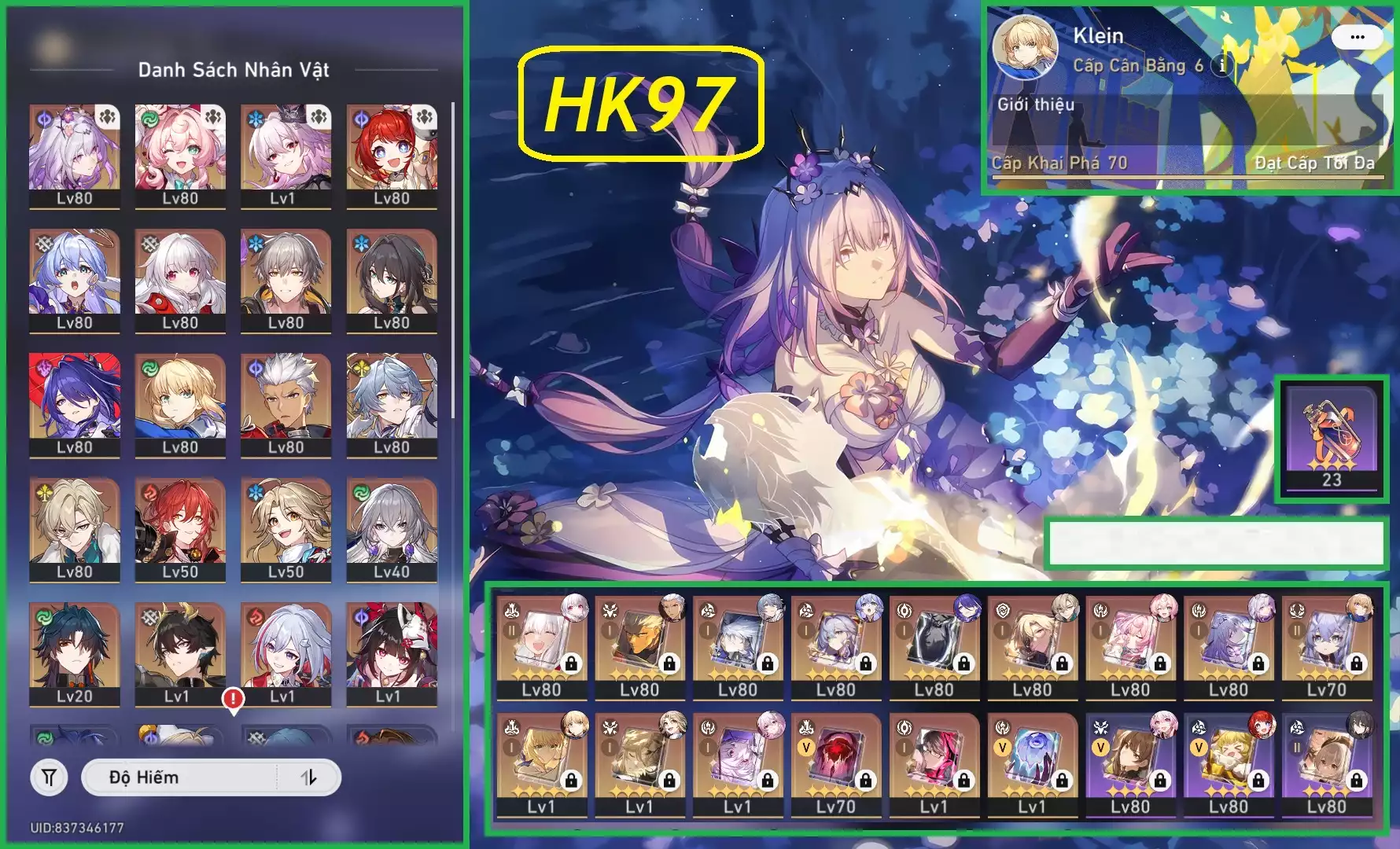Select the item slot showing 23

click(1331, 439)
